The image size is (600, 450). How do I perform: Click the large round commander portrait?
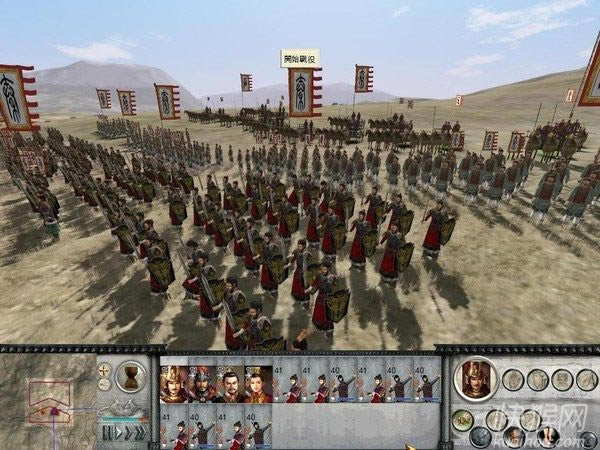click(476, 378)
